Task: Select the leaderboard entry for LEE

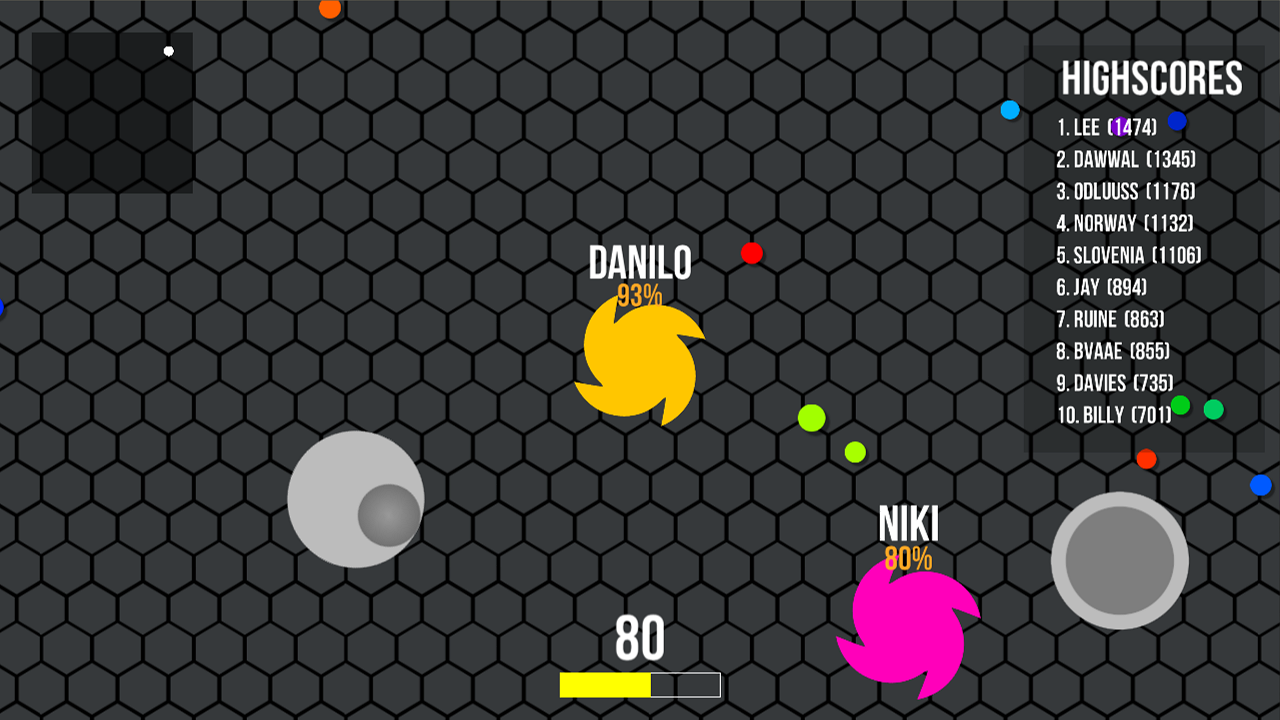Action: coord(1107,128)
